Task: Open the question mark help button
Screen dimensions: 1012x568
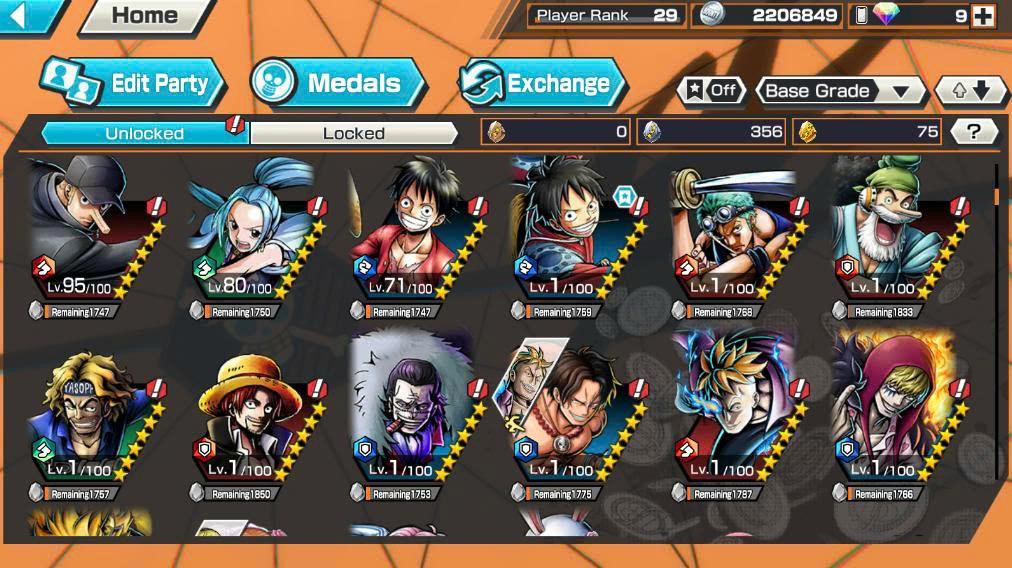Action: (973, 132)
